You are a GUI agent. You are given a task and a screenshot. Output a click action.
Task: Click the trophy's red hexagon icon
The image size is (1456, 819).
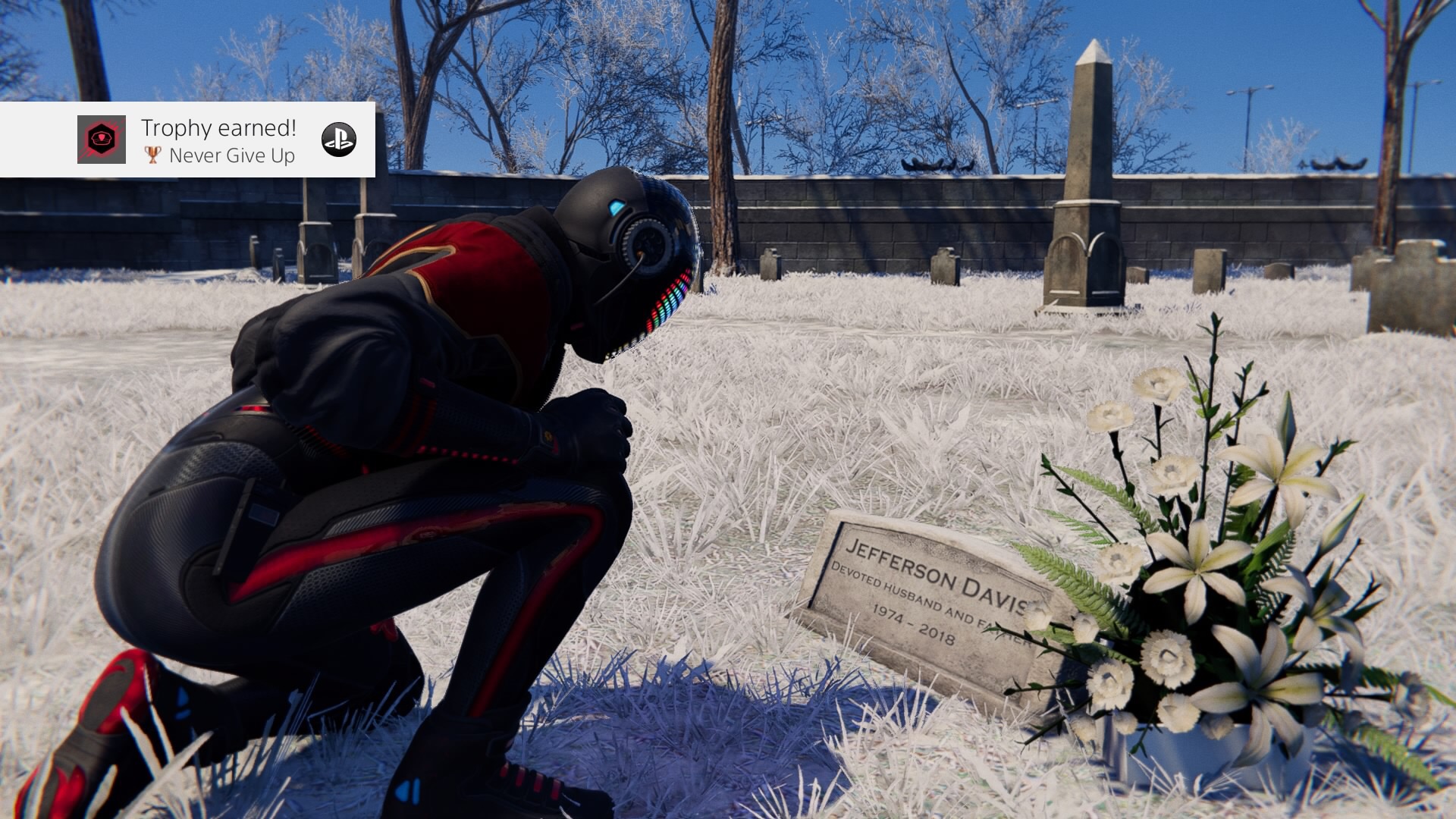click(x=102, y=140)
